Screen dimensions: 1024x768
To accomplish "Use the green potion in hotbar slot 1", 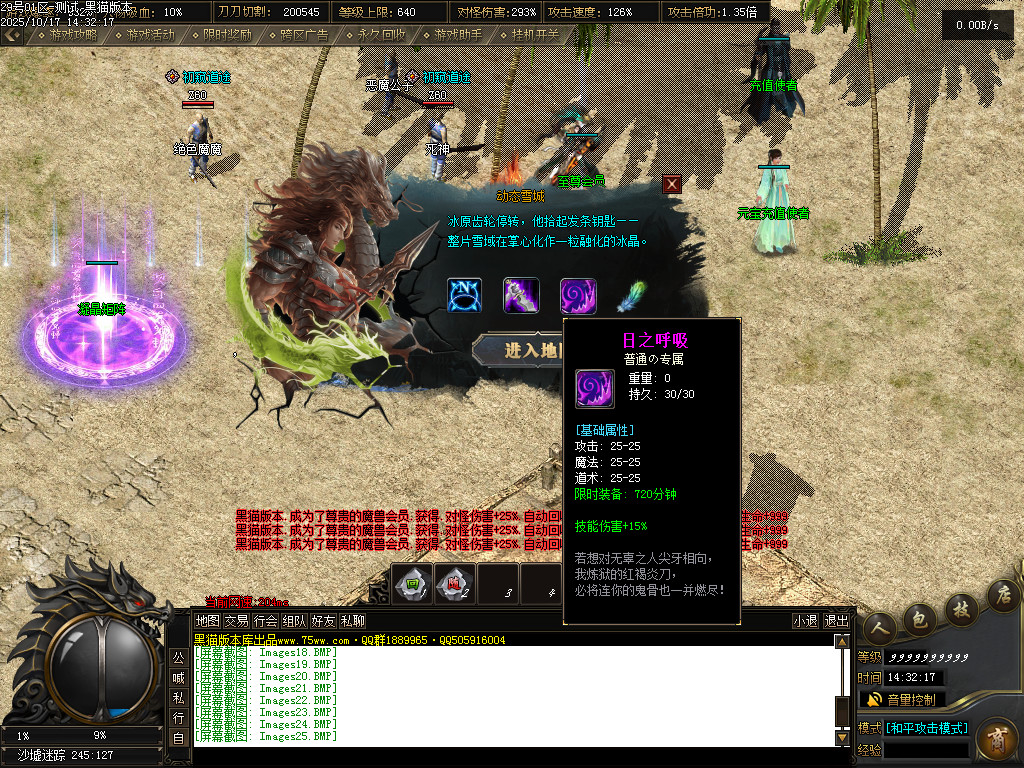I will point(412,584).
